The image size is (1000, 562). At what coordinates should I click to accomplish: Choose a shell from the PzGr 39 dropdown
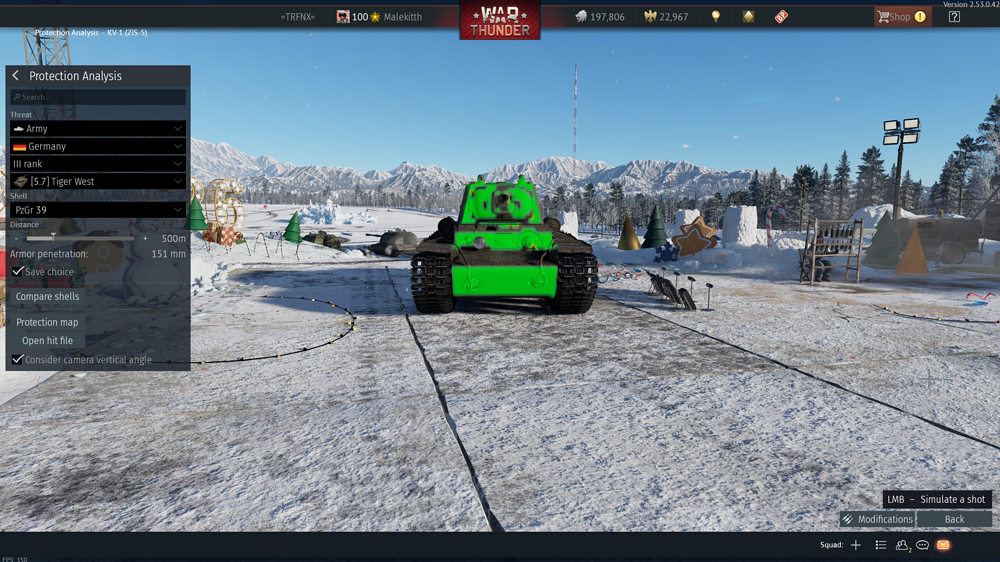point(98,210)
